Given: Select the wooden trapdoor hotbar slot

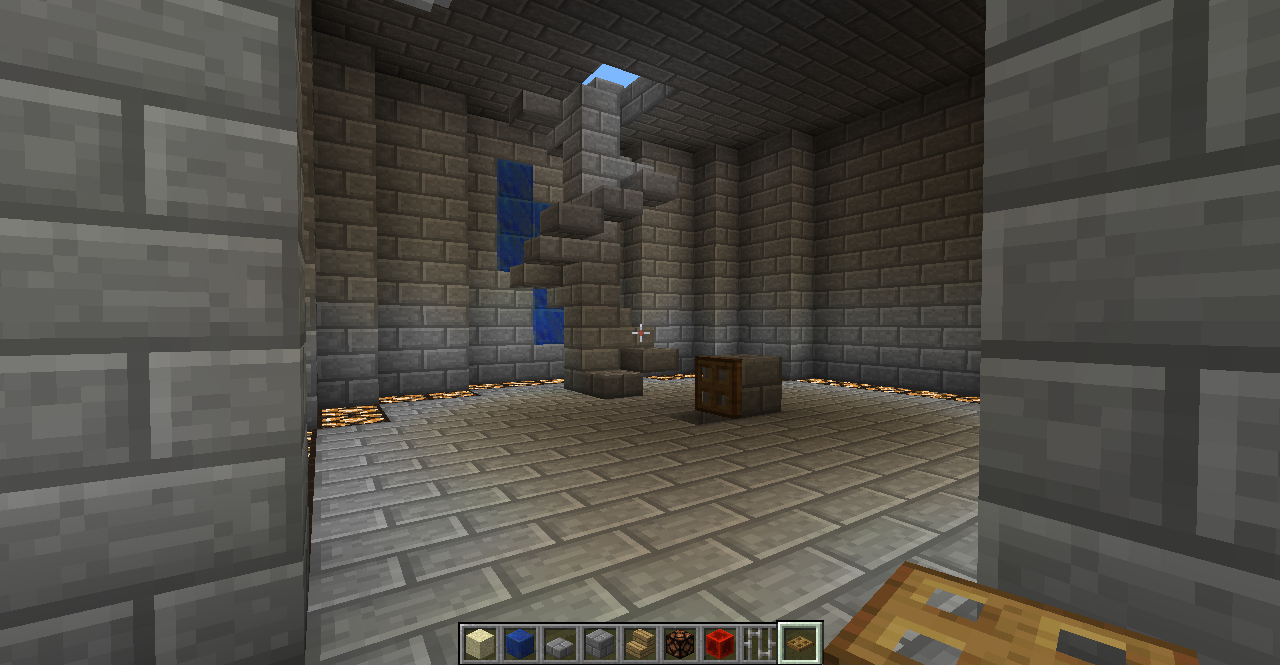Looking at the screenshot, I should coord(800,643).
